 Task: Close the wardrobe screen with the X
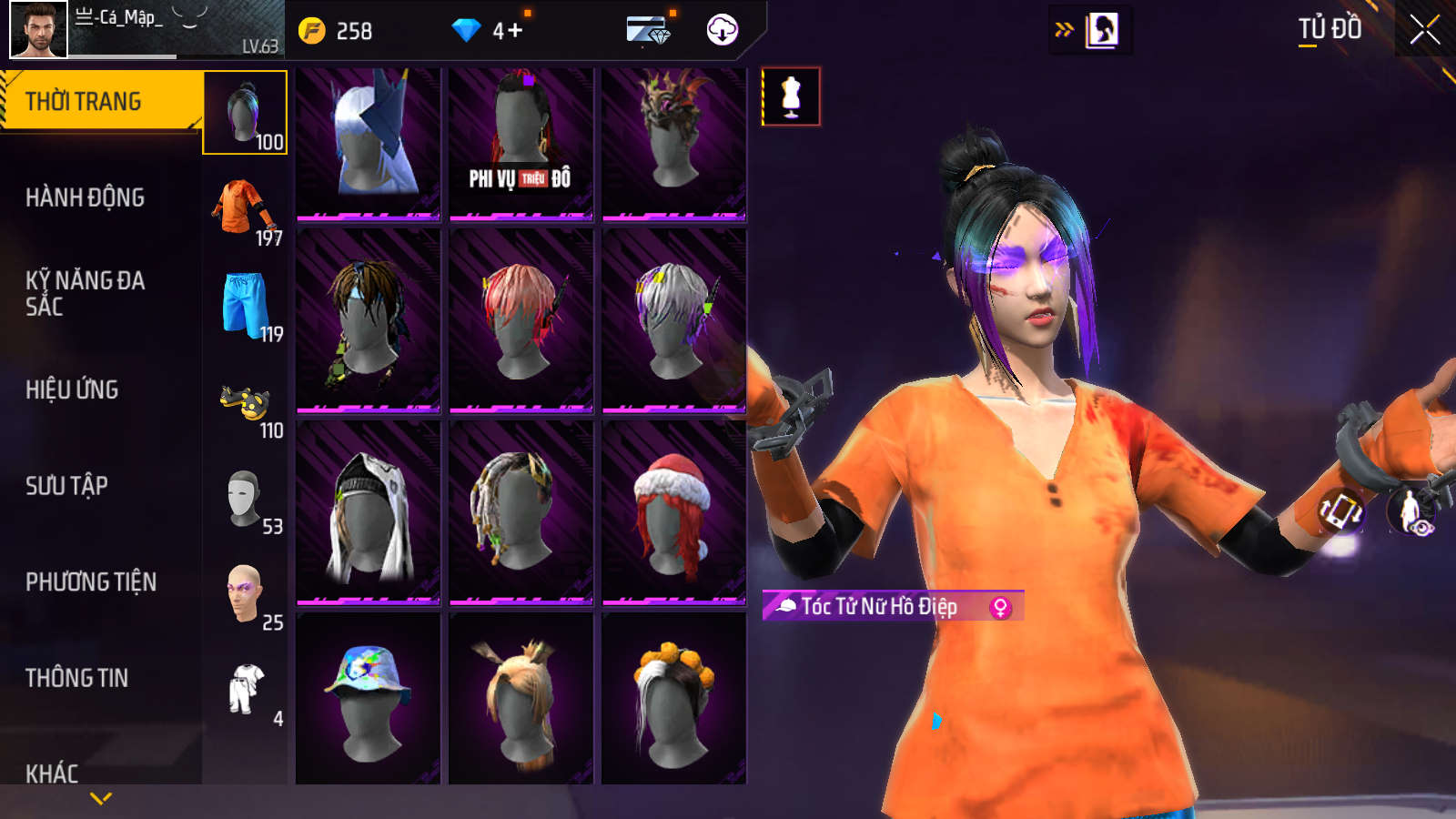(1424, 30)
